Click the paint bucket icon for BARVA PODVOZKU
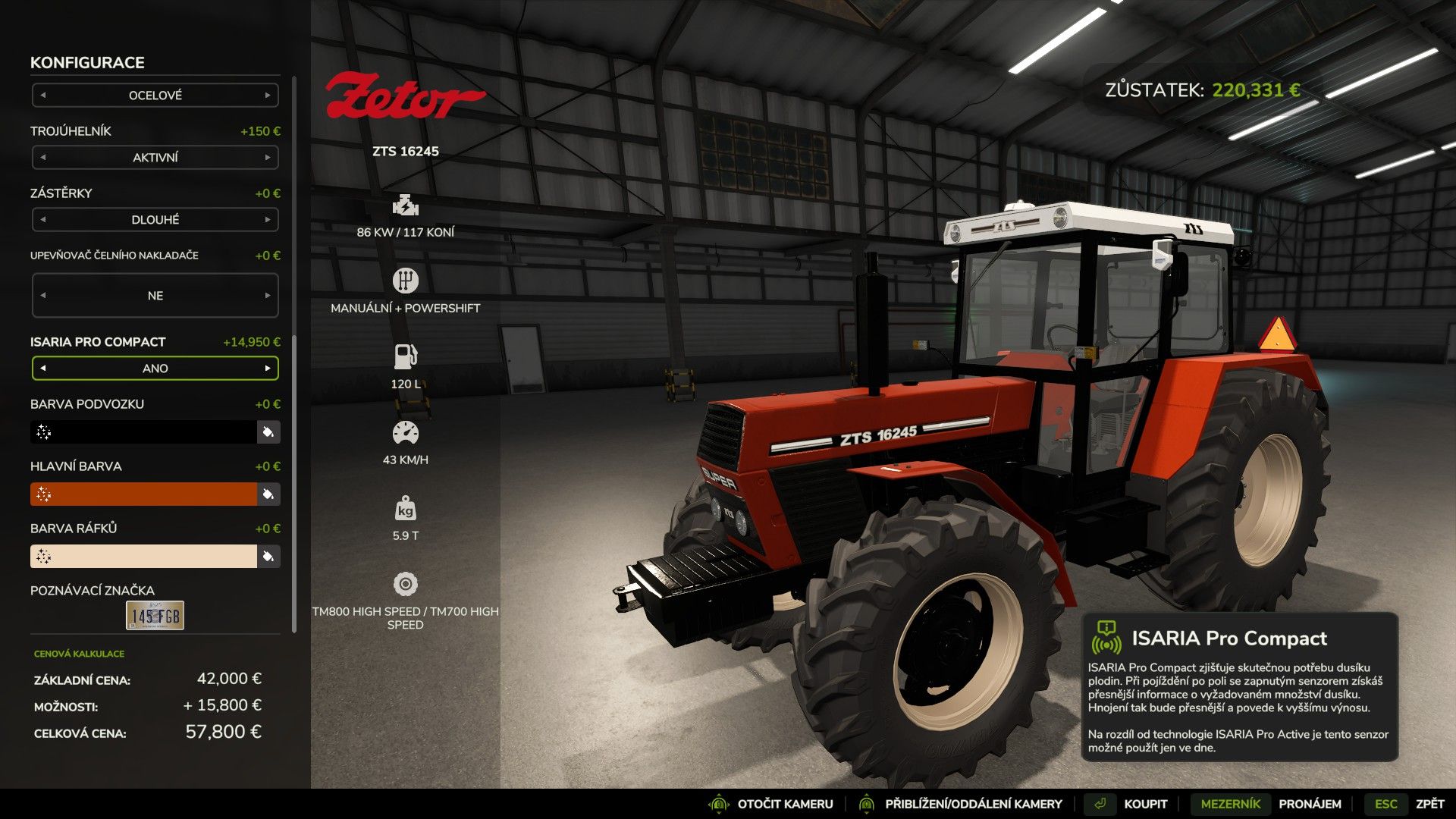The width and height of the screenshot is (1456, 819). click(268, 431)
